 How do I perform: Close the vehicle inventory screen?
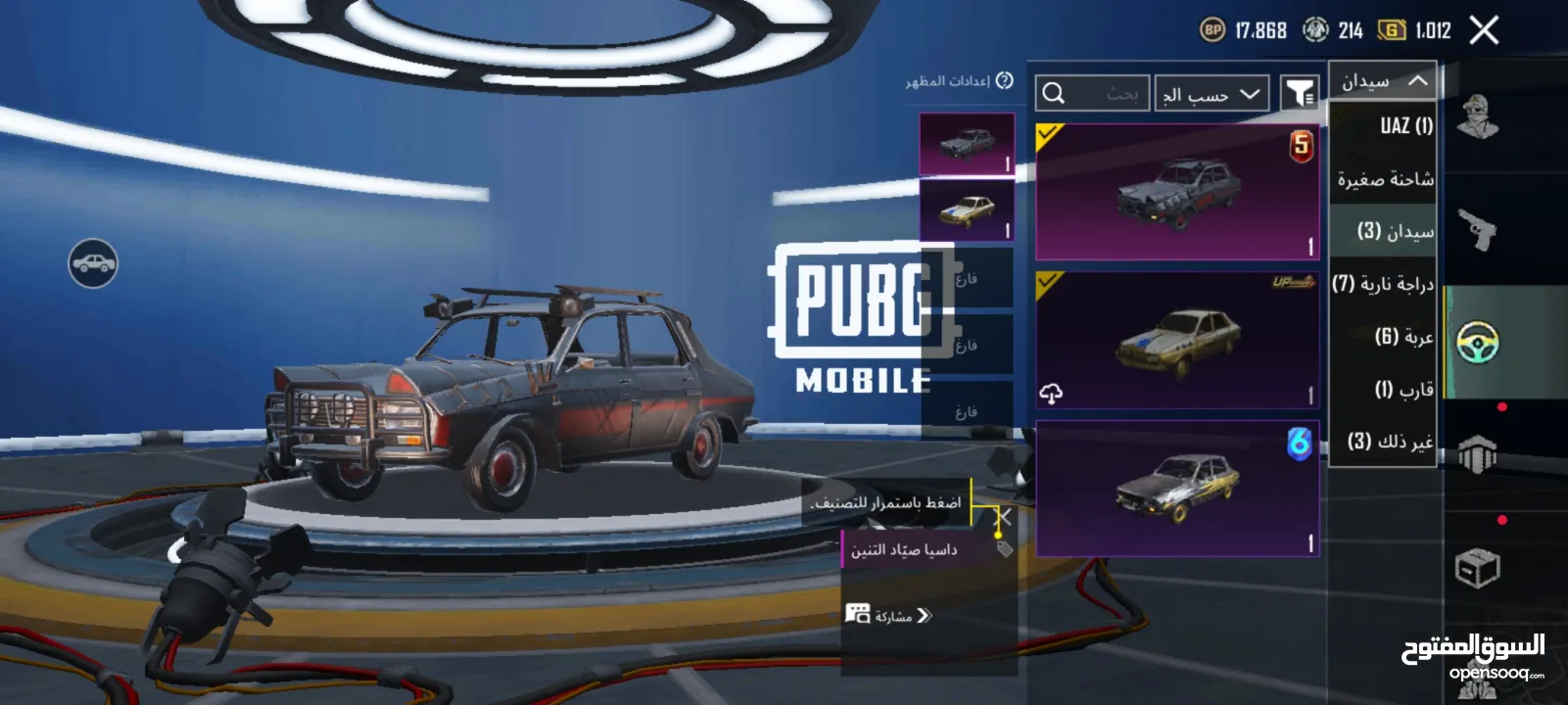(x=1484, y=31)
